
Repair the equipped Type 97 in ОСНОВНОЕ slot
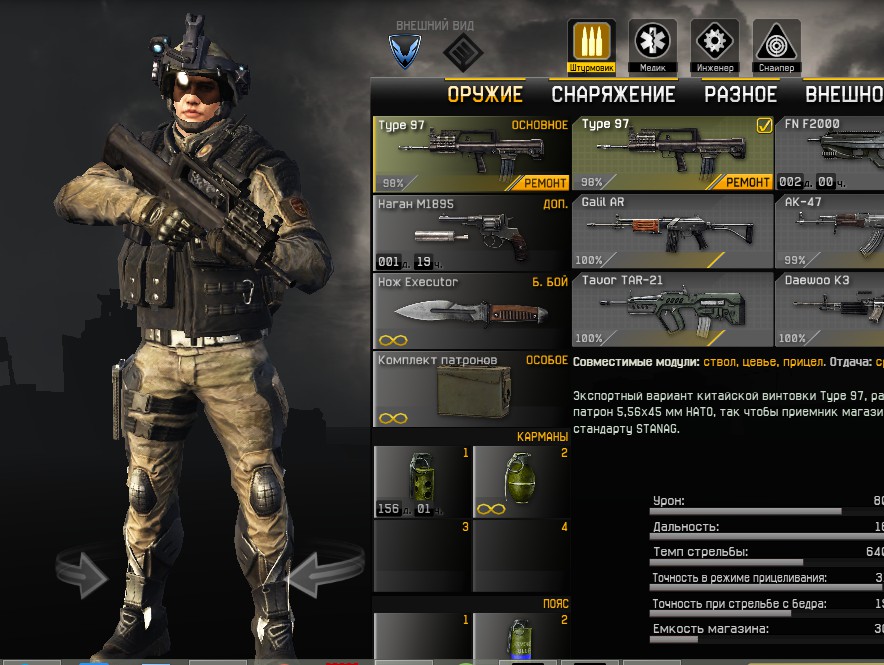tap(544, 183)
